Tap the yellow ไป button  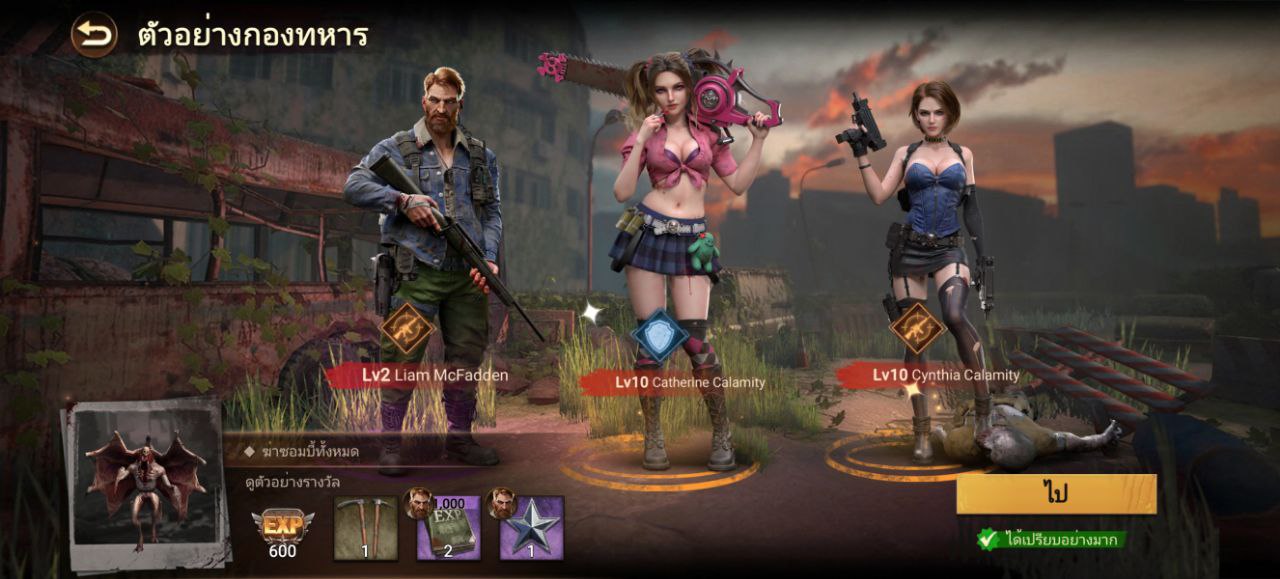point(1056,494)
